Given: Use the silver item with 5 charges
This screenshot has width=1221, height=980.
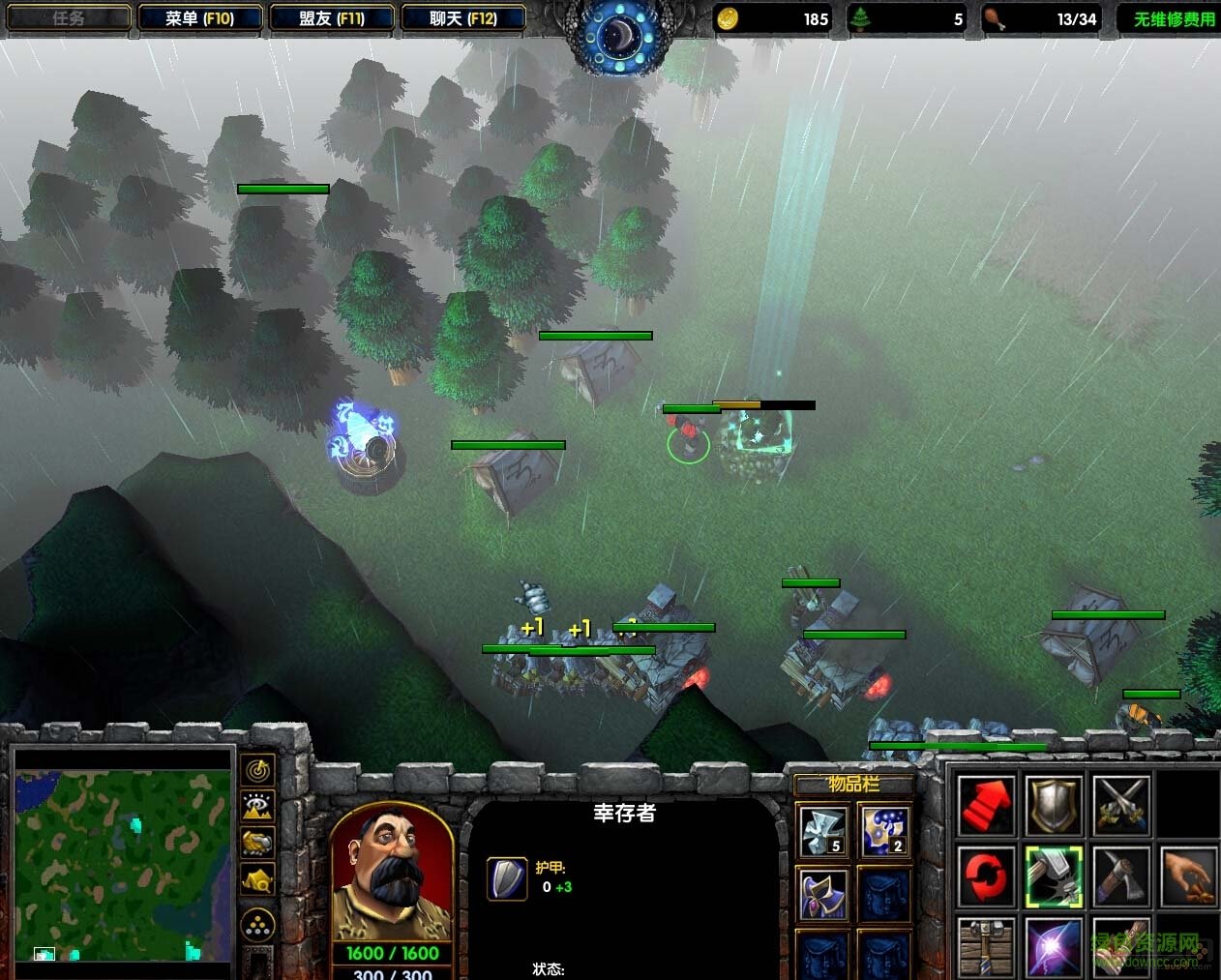Looking at the screenshot, I should tap(823, 831).
